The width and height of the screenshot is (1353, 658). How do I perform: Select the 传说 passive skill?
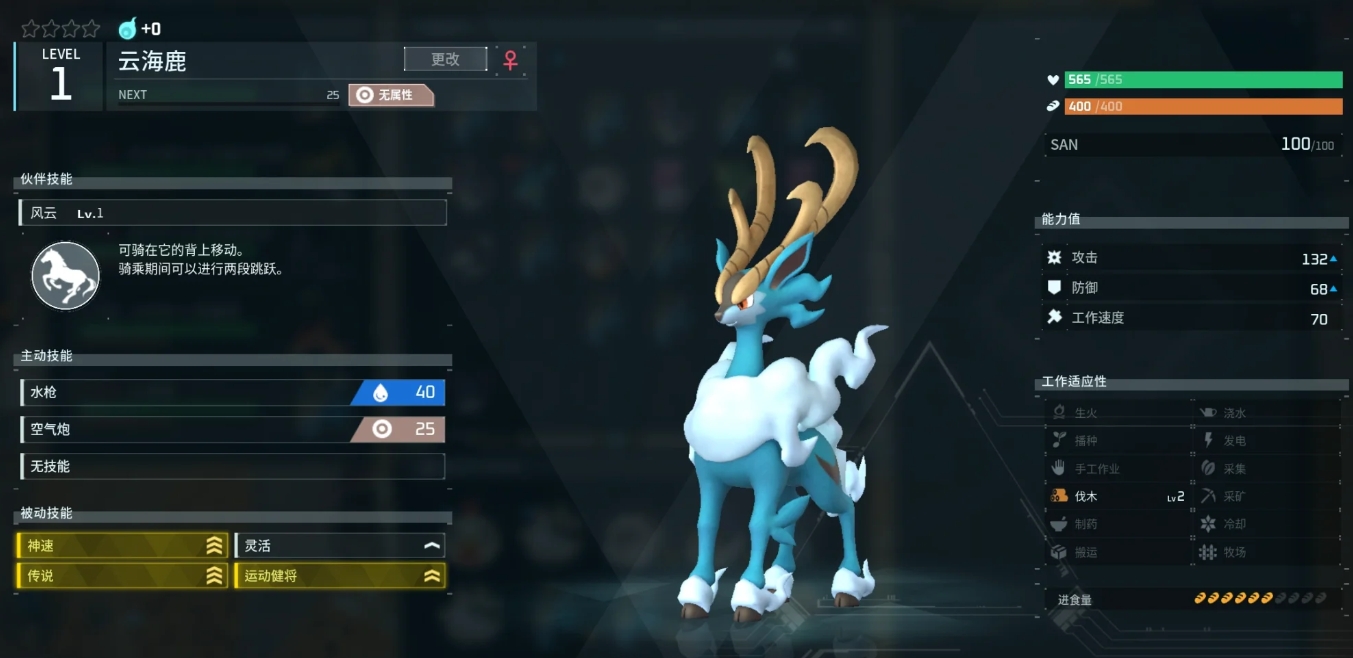(x=122, y=576)
